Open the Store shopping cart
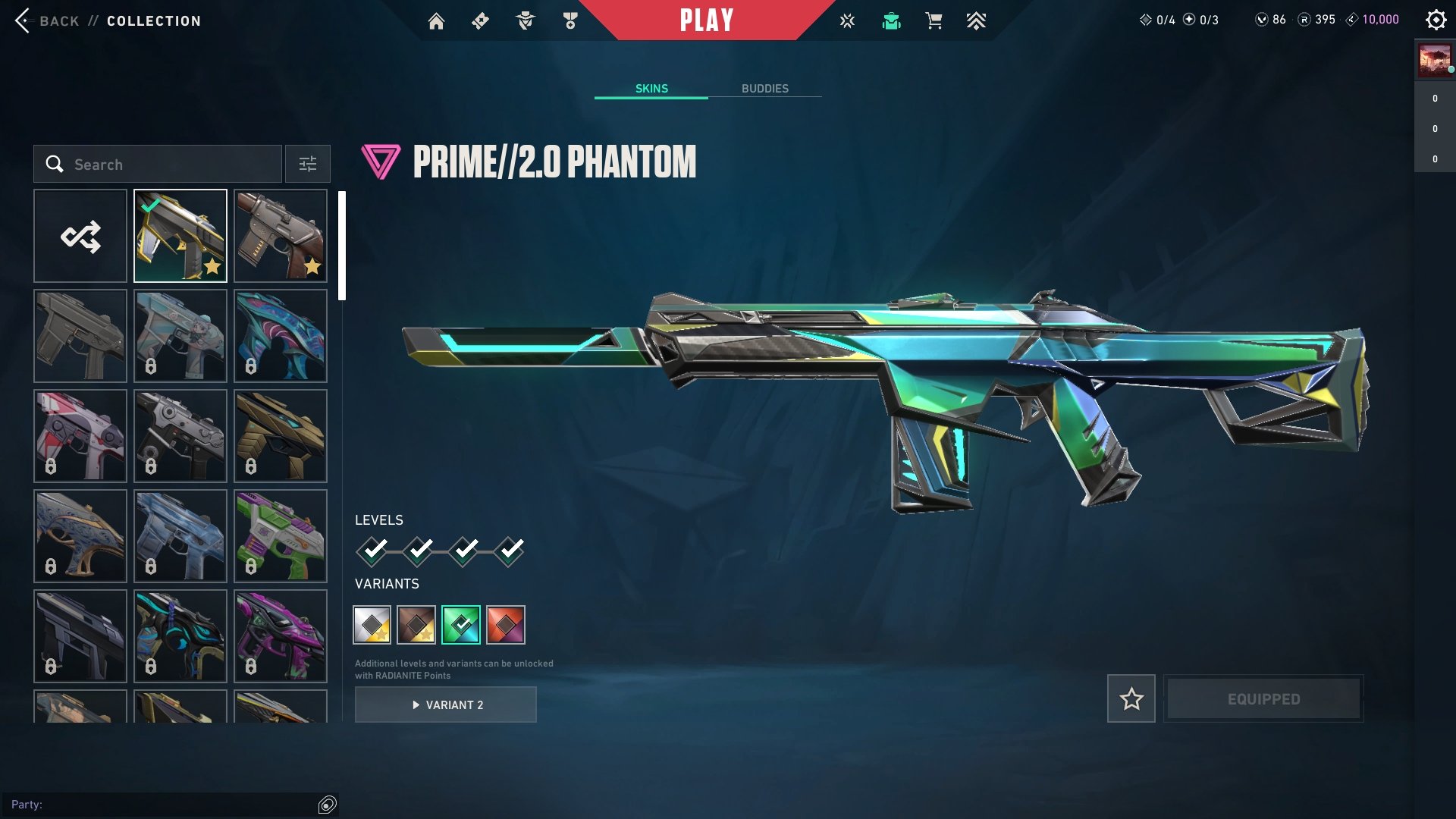Screen dimensions: 1456x819 (x=934, y=20)
